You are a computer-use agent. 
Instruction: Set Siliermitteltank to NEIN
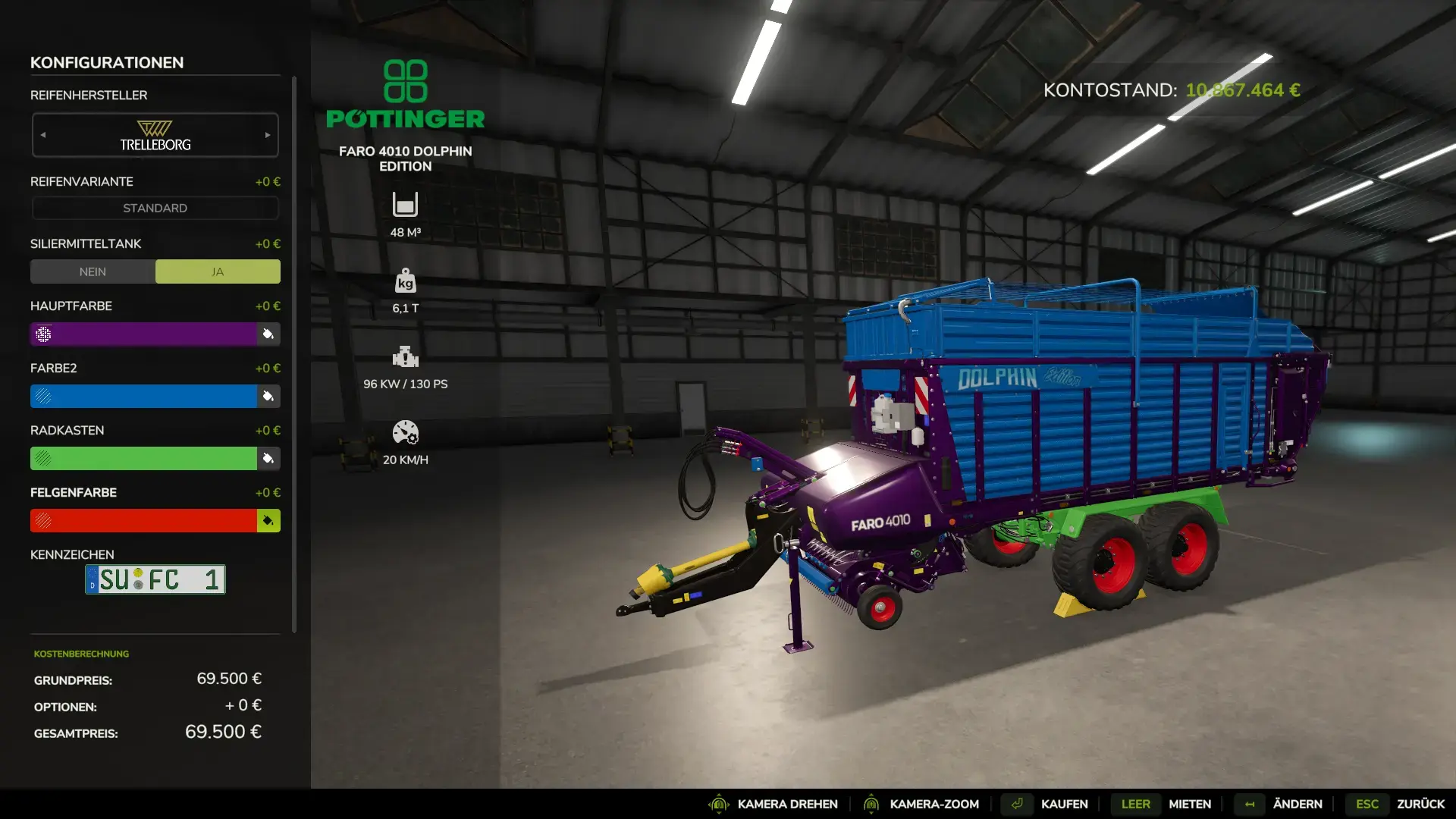[93, 271]
